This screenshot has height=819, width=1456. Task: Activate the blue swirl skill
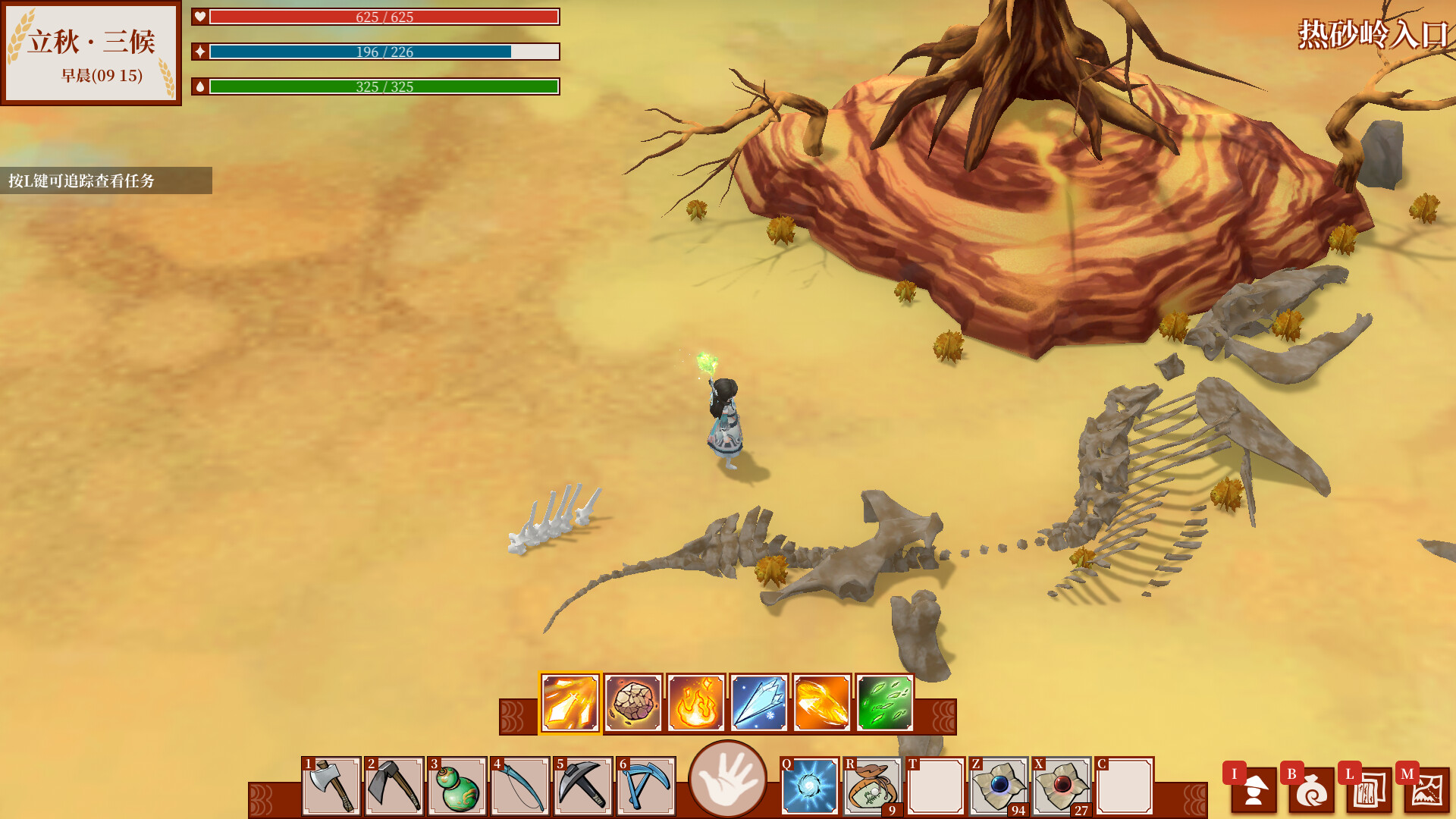click(x=810, y=786)
